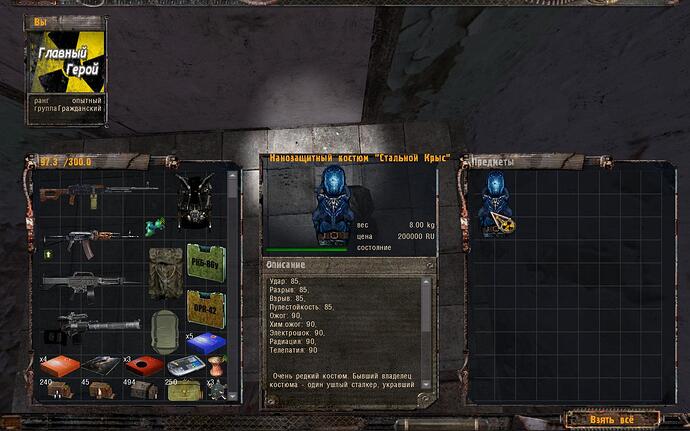Select the camouflage backpack item
Screen dimensions: 690x431
pos(165,272)
